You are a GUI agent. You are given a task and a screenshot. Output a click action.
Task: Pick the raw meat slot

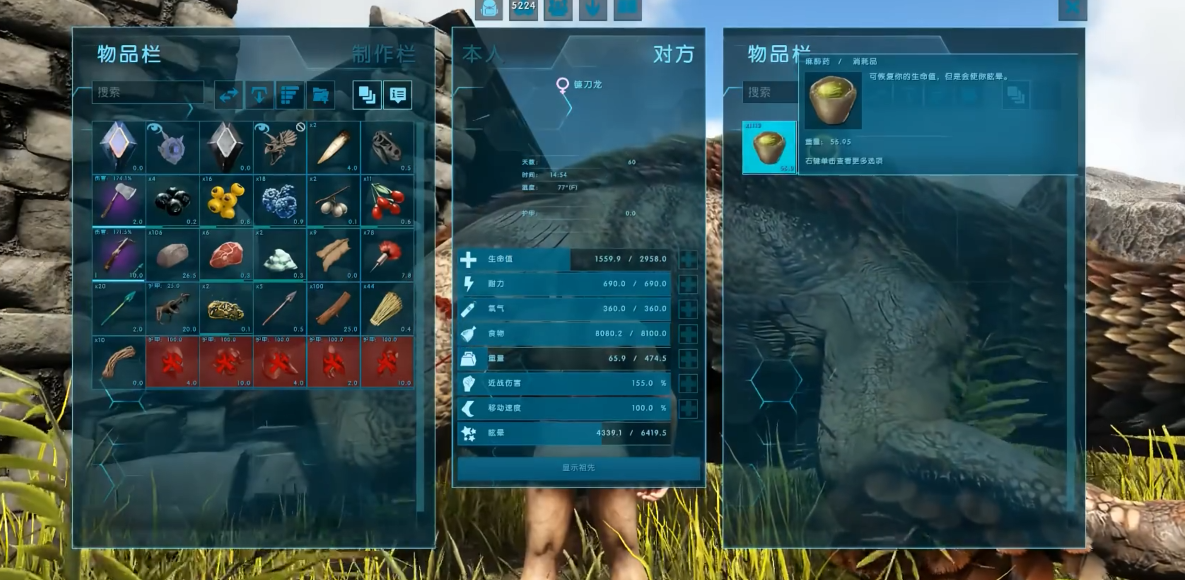click(x=226, y=254)
